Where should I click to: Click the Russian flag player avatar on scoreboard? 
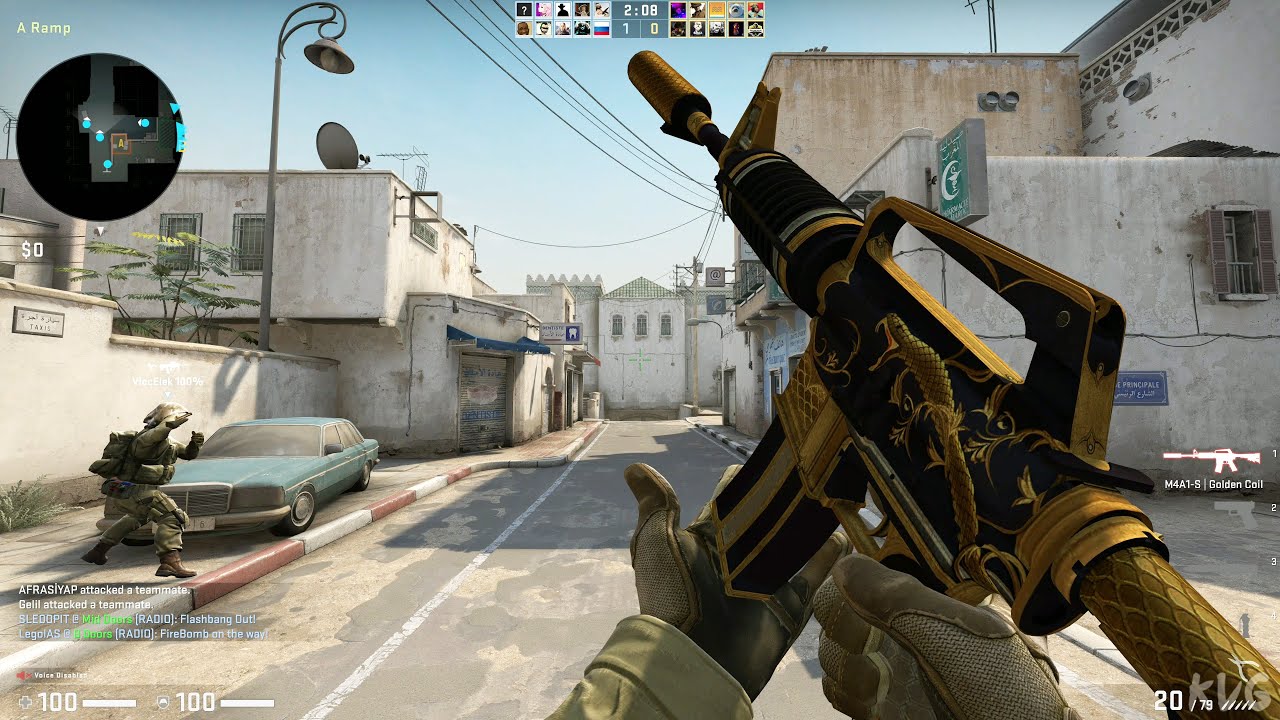[602, 28]
